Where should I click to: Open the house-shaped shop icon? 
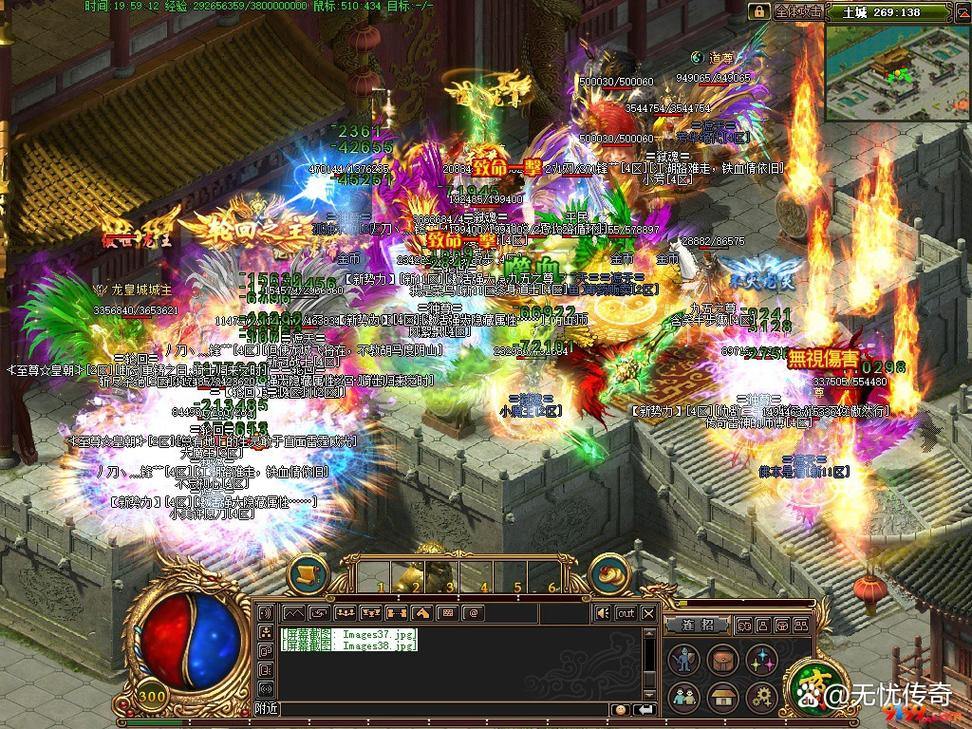click(x=723, y=696)
